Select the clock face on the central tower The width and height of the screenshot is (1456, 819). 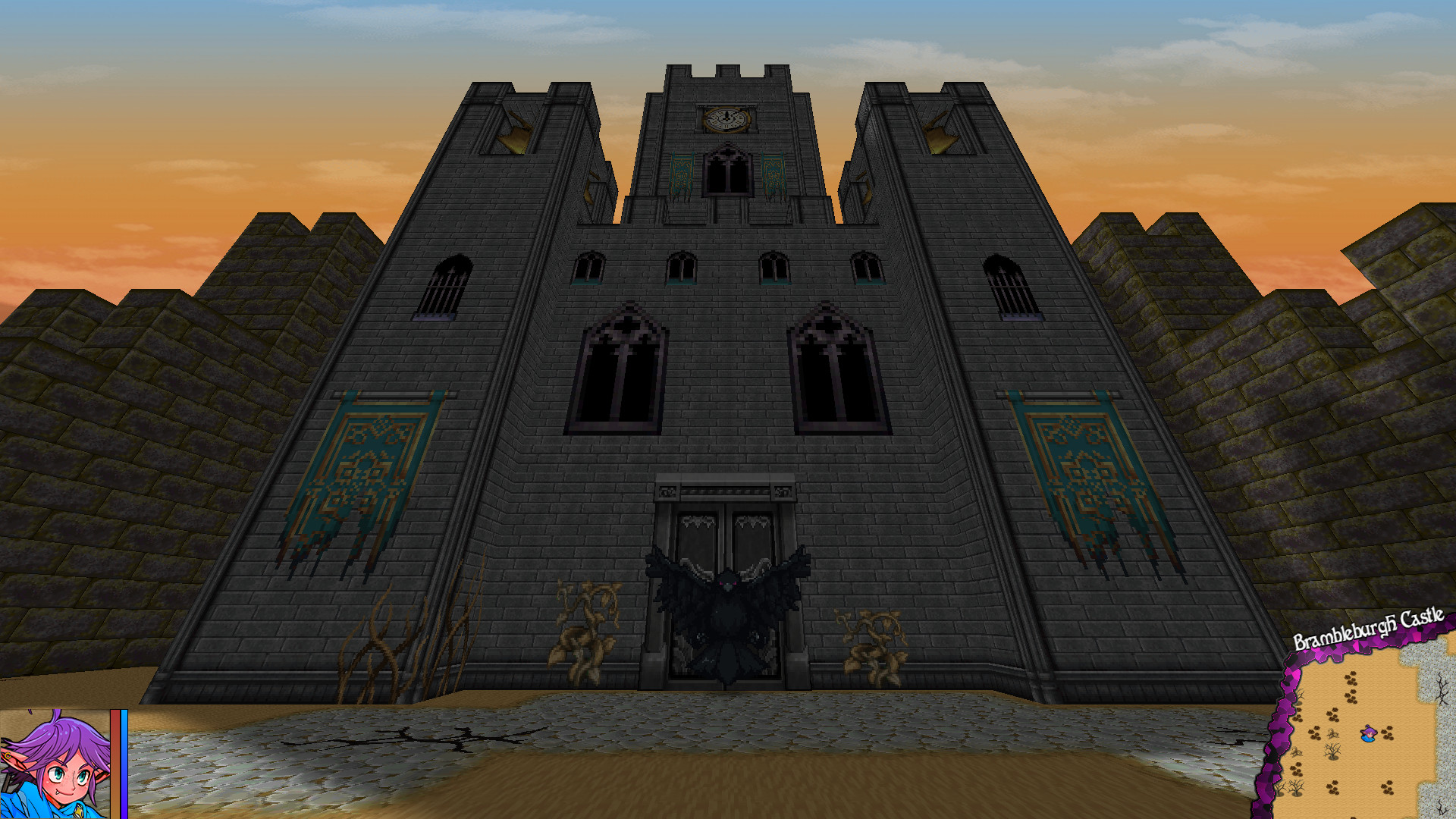coord(726,118)
